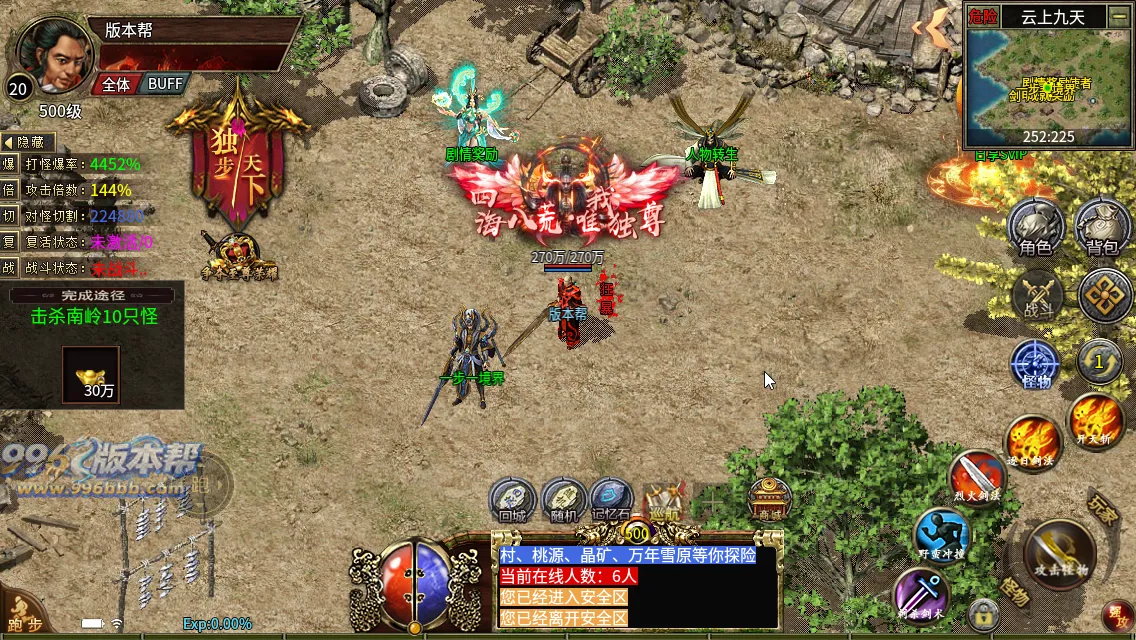Use the 随机 random teleport stone
This screenshot has width=1136, height=640.
[564, 498]
